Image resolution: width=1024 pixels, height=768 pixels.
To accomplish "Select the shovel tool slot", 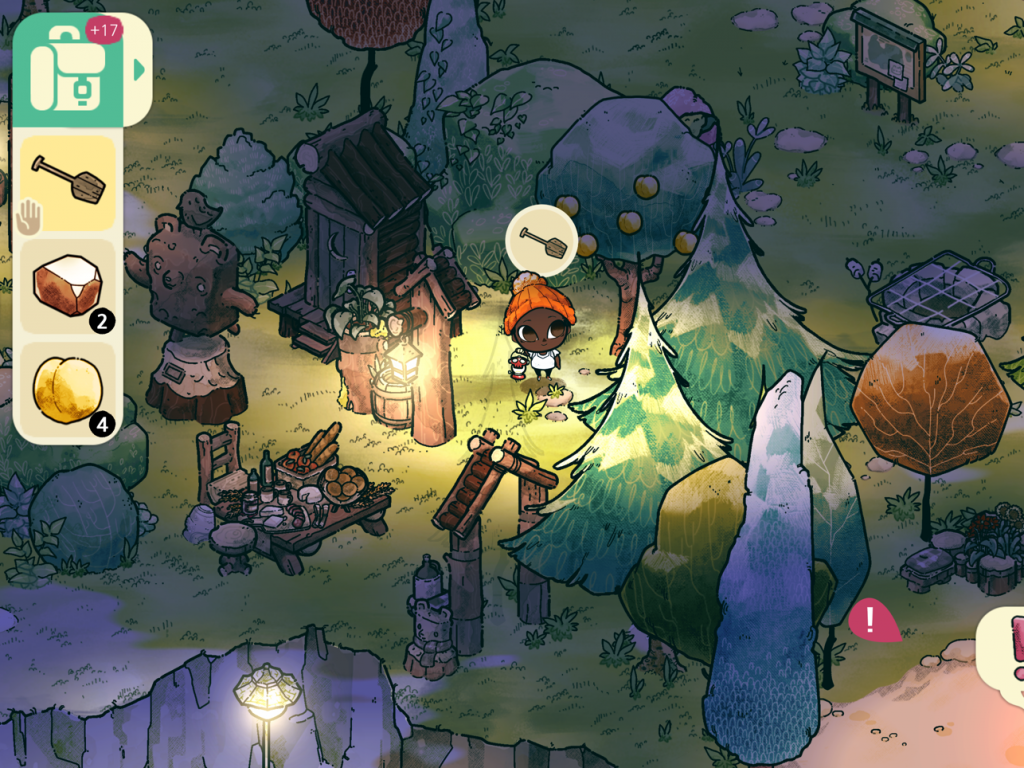I will (x=68, y=183).
